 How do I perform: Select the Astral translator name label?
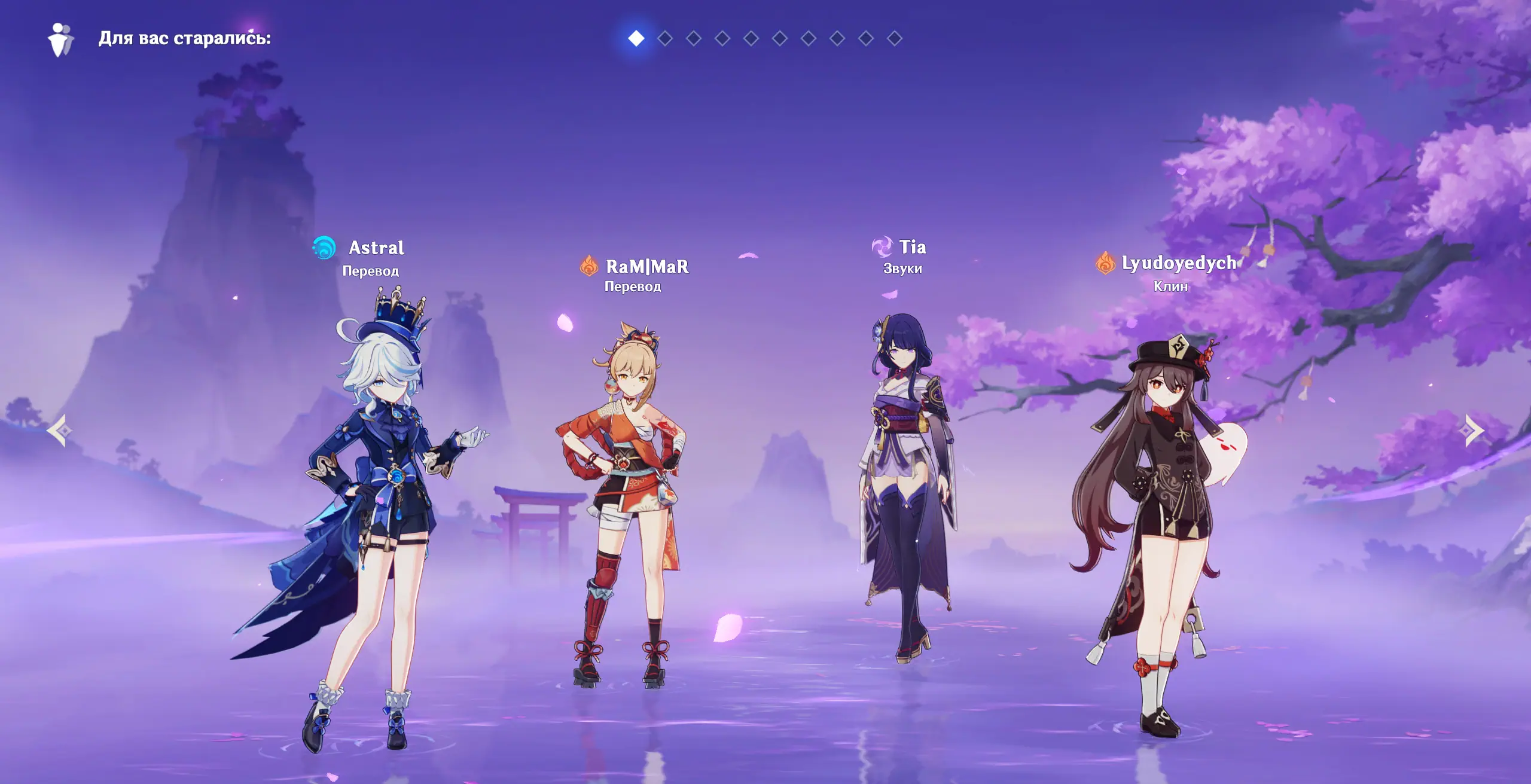click(376, 248)
